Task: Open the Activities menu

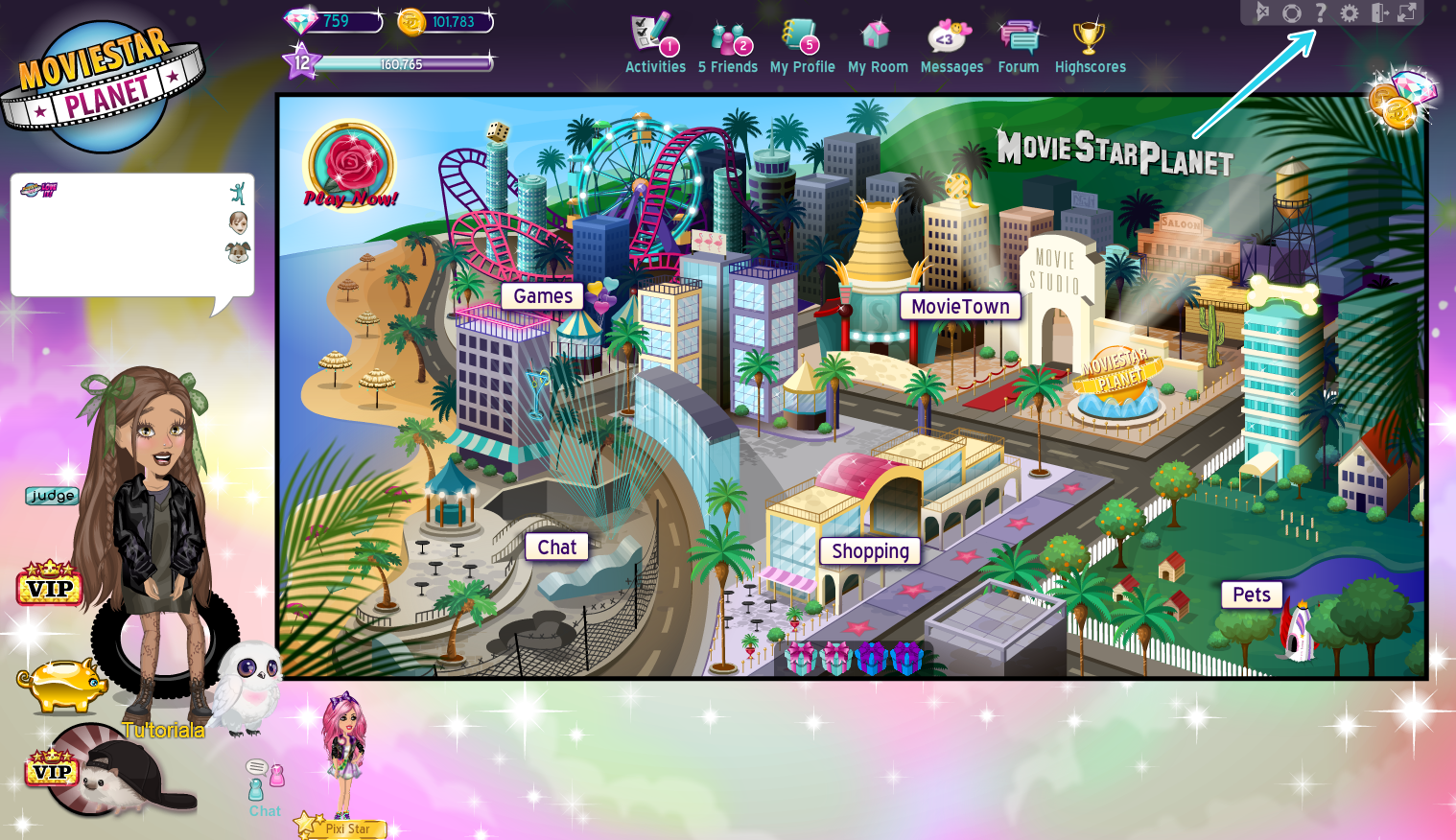Action: [x=655, y=44]
